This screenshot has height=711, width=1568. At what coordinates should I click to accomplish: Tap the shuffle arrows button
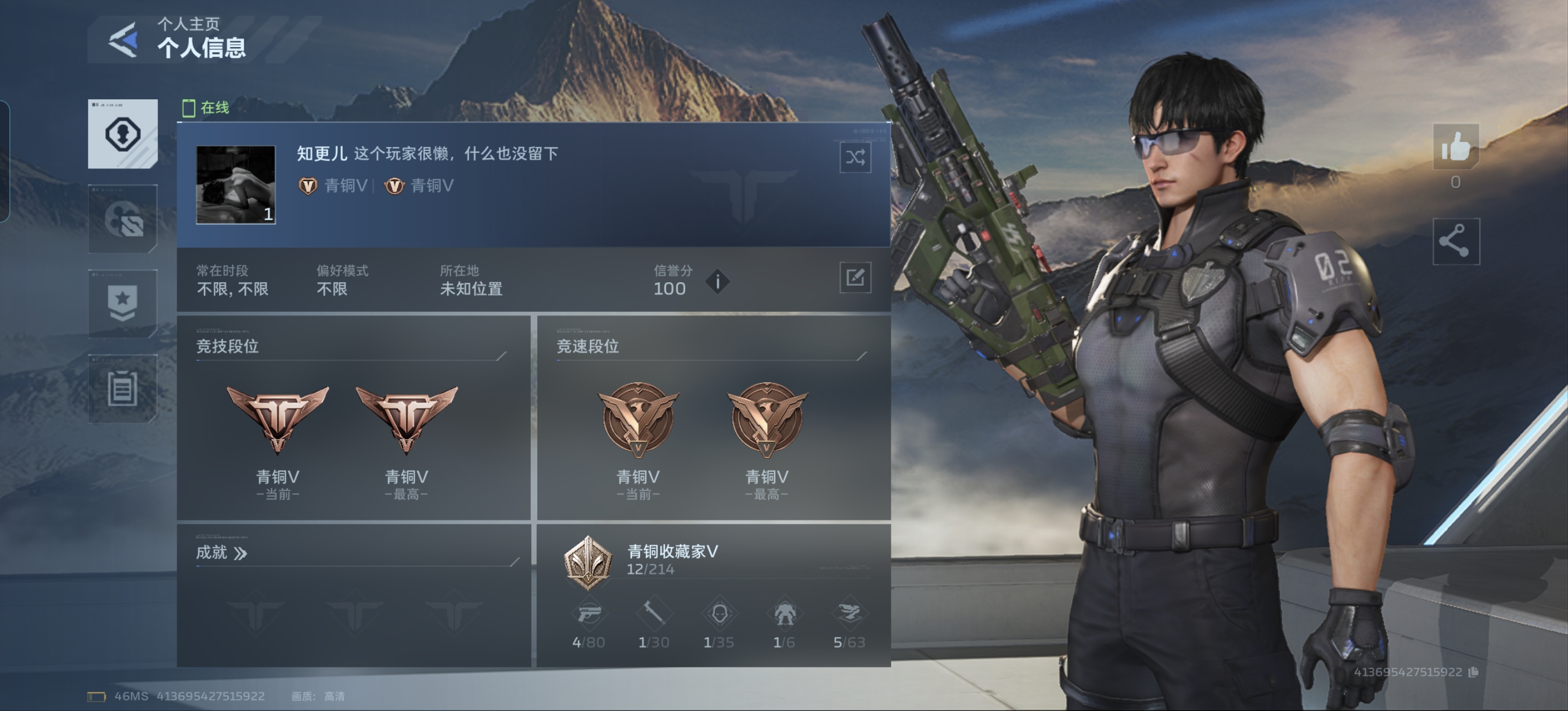pyautogui.click(x=855, y=157)
